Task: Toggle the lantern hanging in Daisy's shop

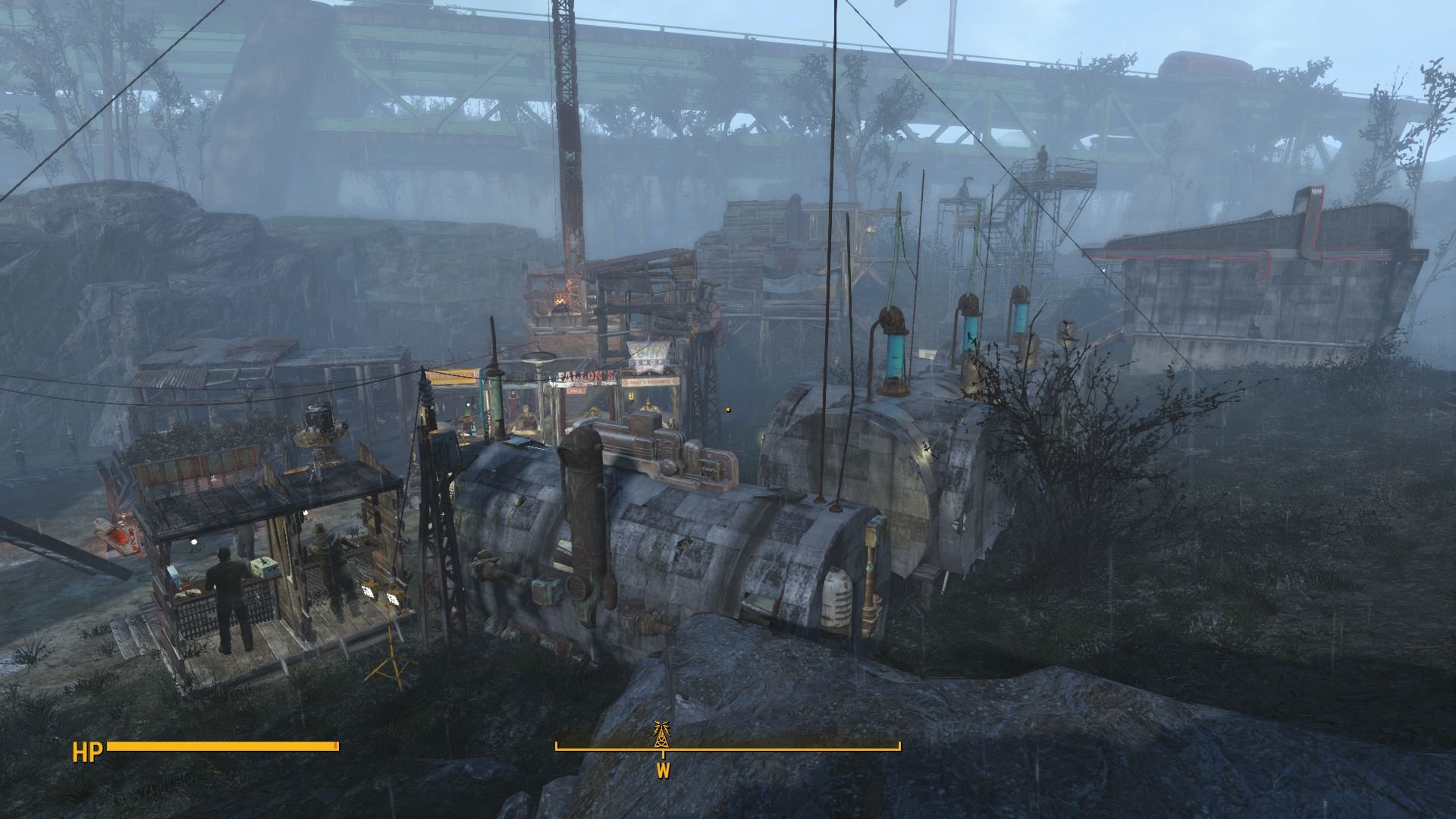Action: [x=629, y=396]
